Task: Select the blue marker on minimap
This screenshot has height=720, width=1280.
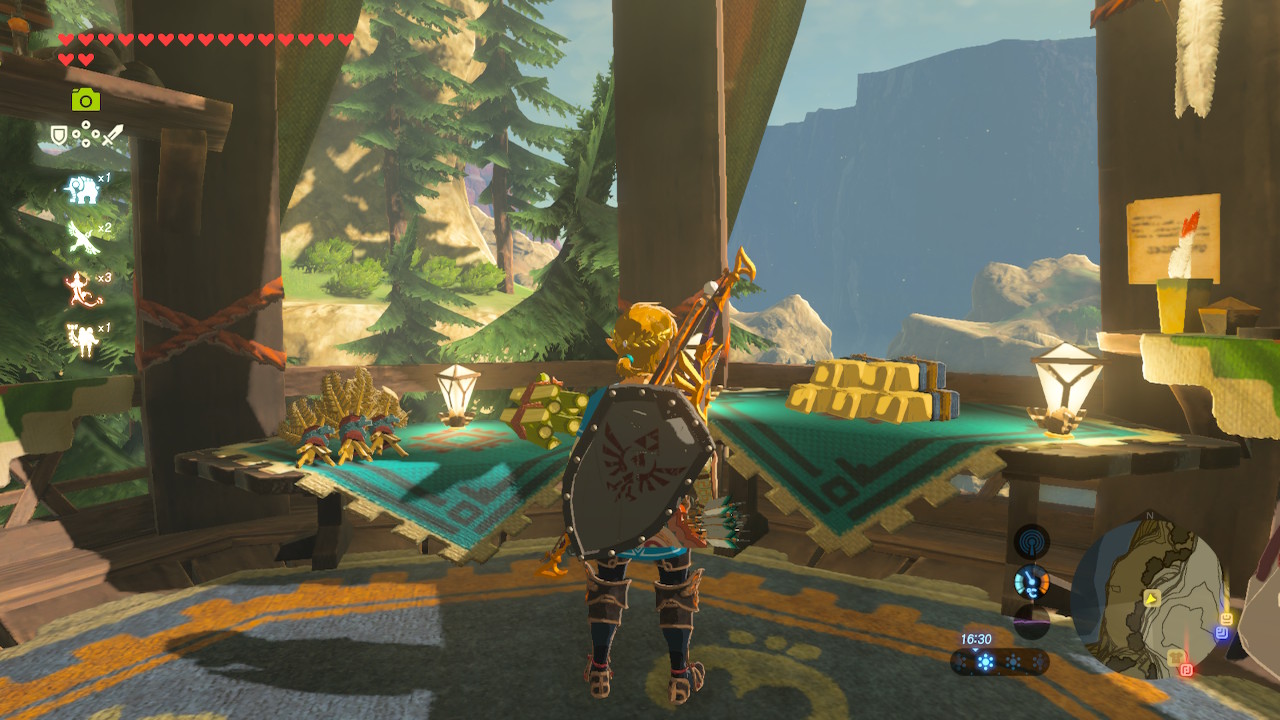Action: (1220, 633)
